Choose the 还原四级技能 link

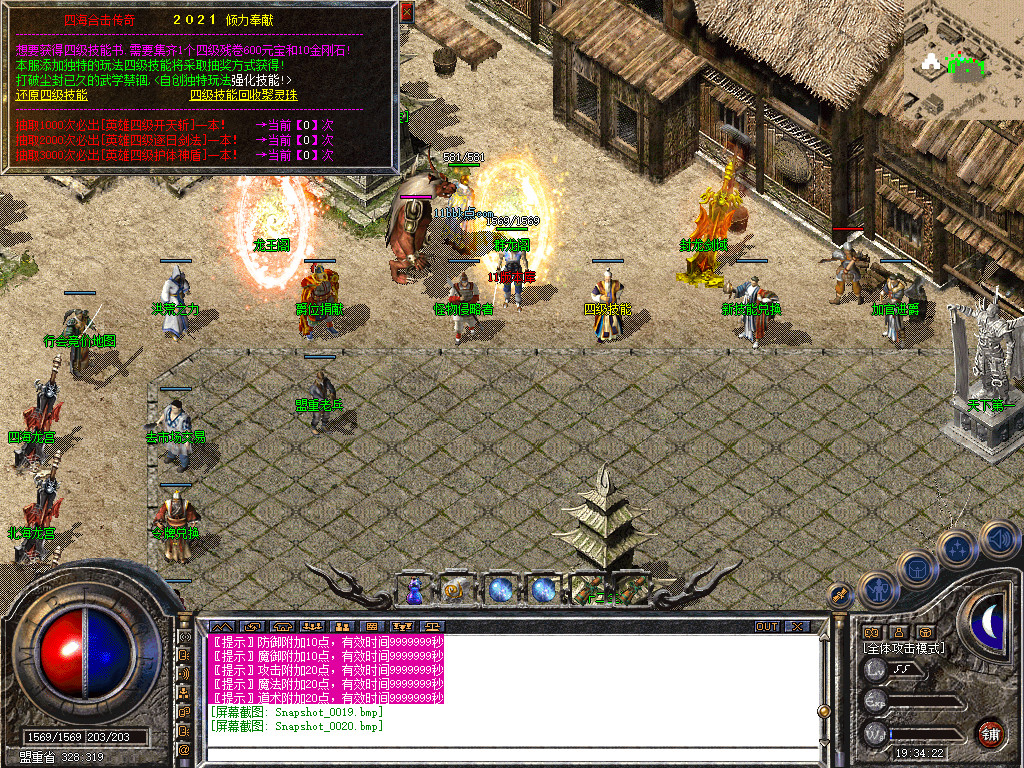pyautogui.click(x=51, y=95)
